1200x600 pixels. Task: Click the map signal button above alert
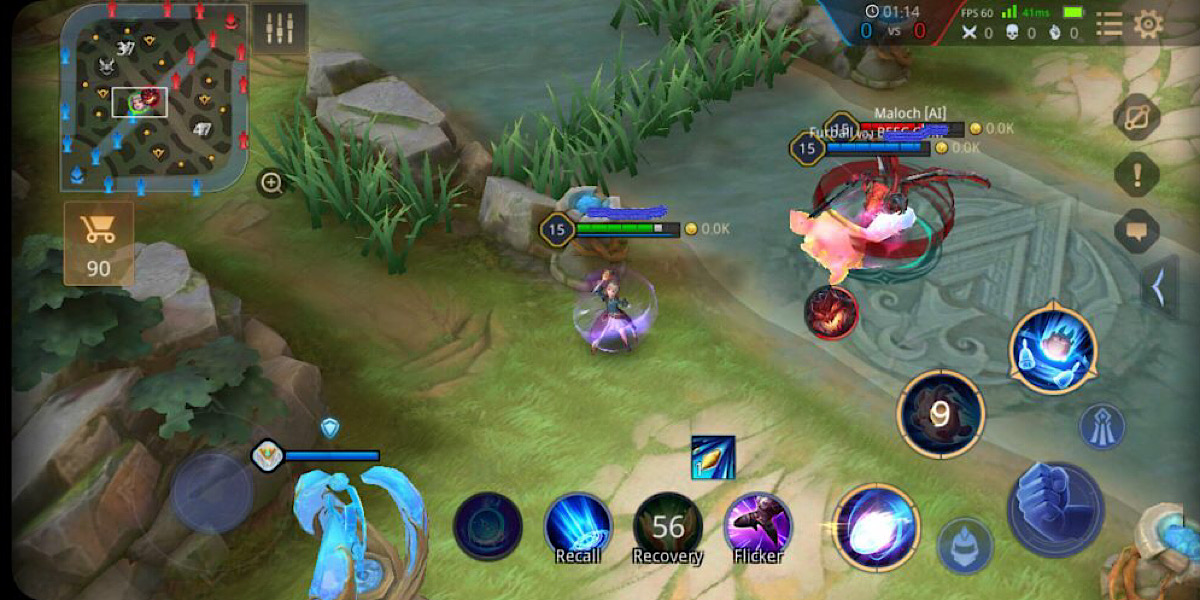(1136, 118)
